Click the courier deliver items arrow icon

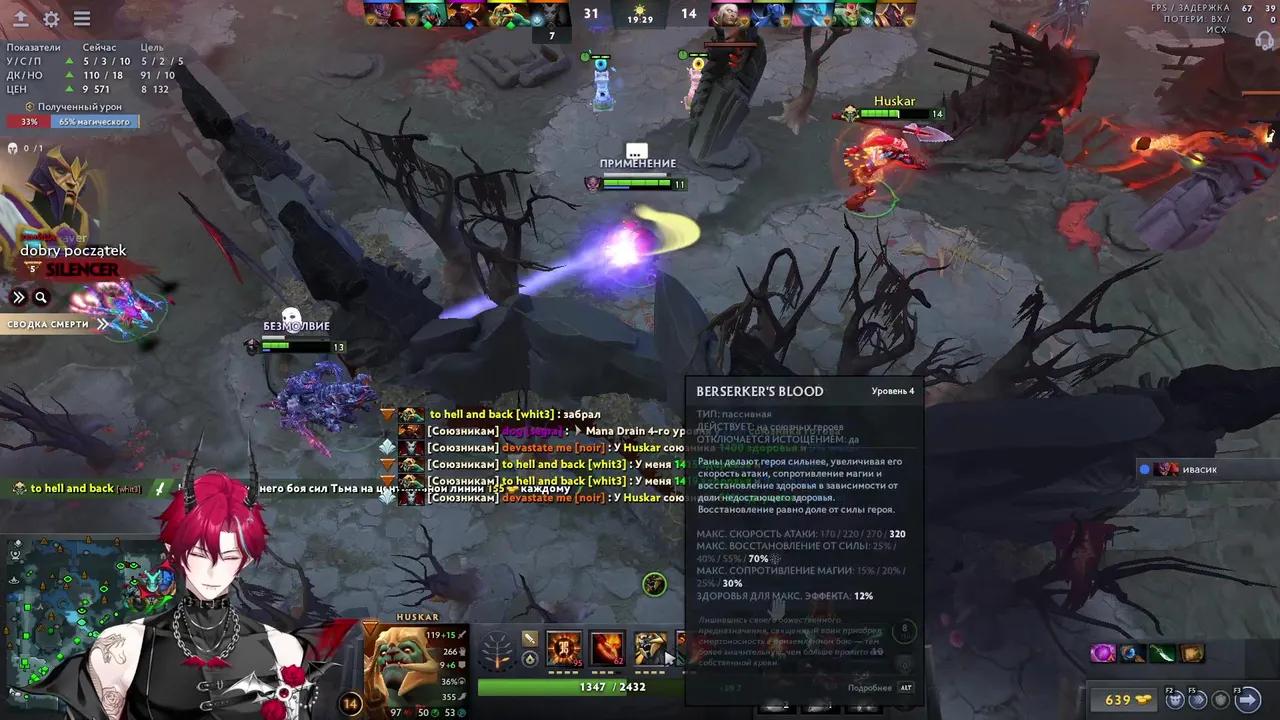tap(1248, 700)
